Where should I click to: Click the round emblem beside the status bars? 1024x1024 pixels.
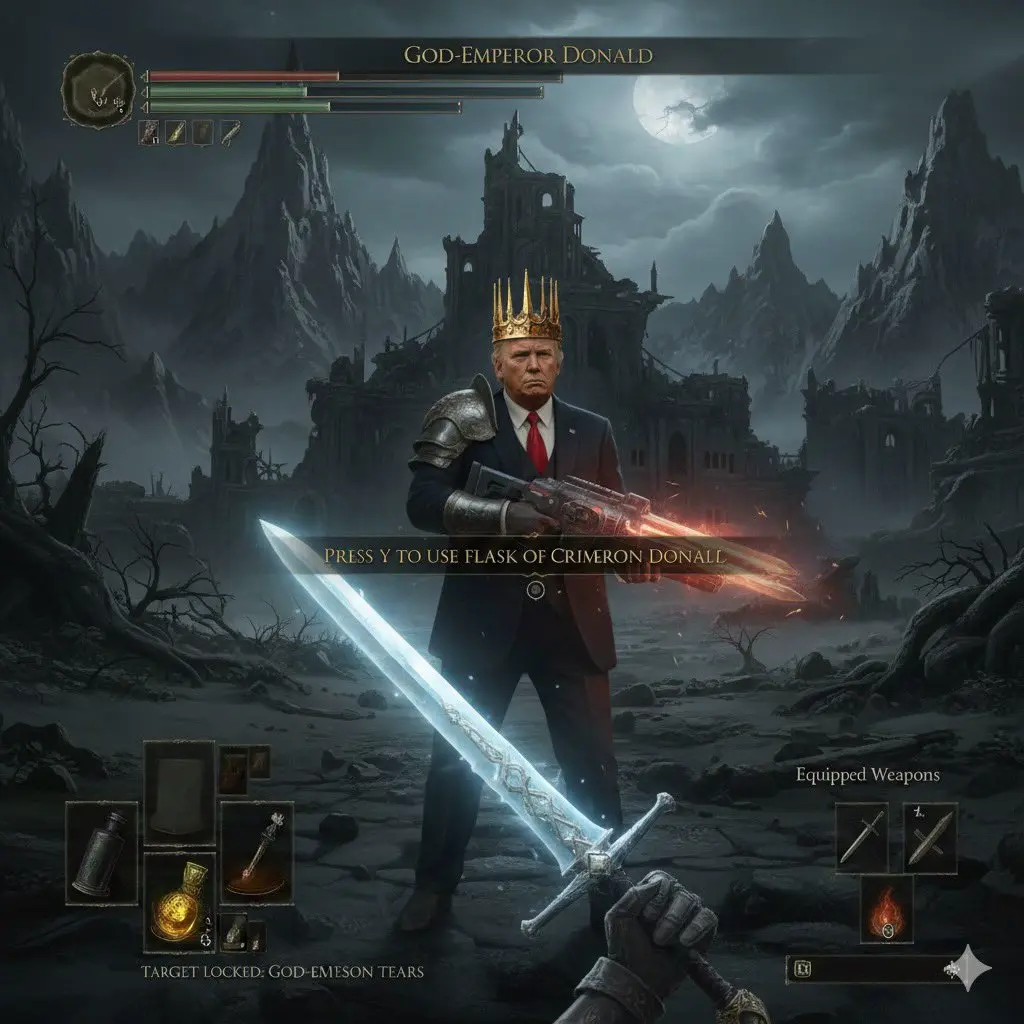pos(97,88)
